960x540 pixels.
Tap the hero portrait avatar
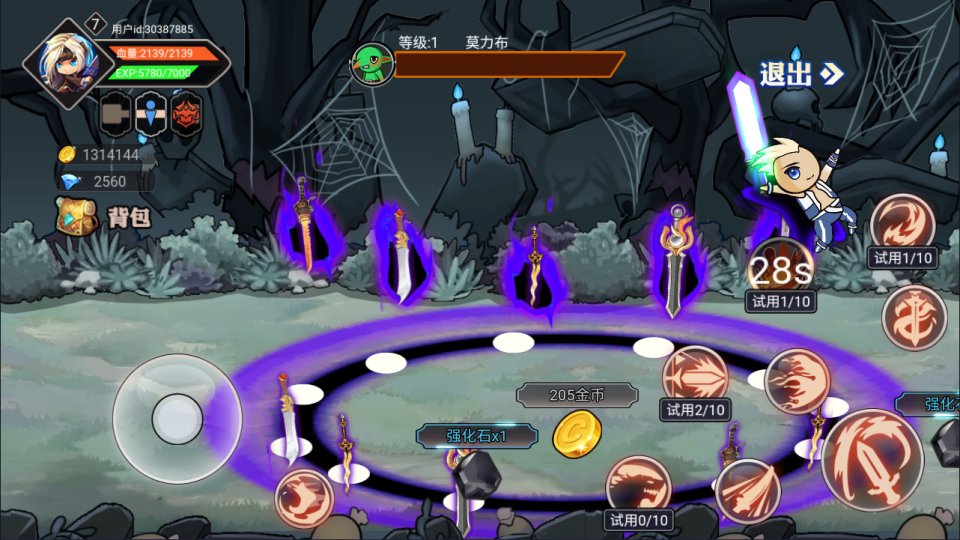[68, 63]
